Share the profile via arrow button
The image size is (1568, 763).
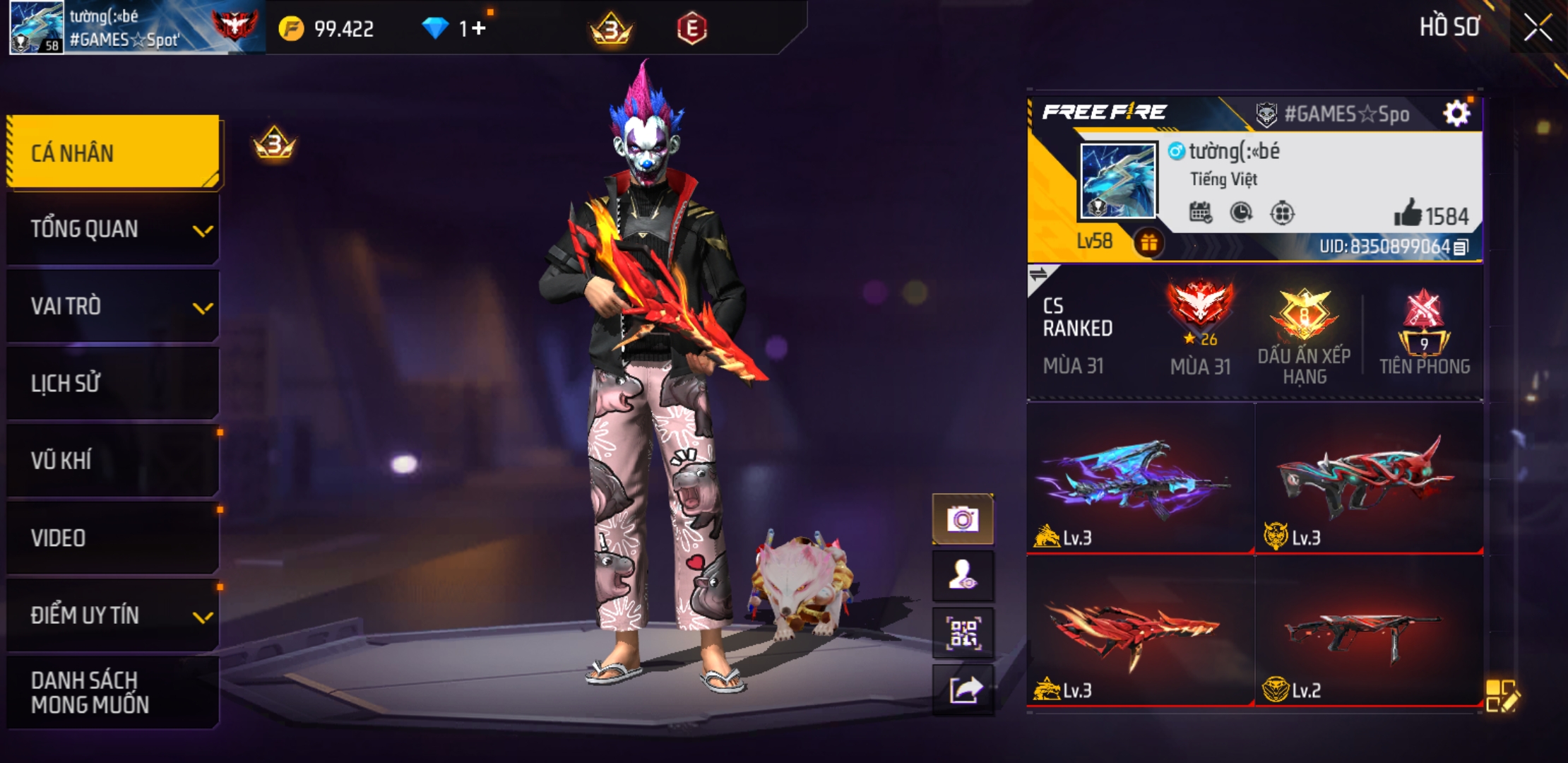pyautogui.click(x=963, y=689)
